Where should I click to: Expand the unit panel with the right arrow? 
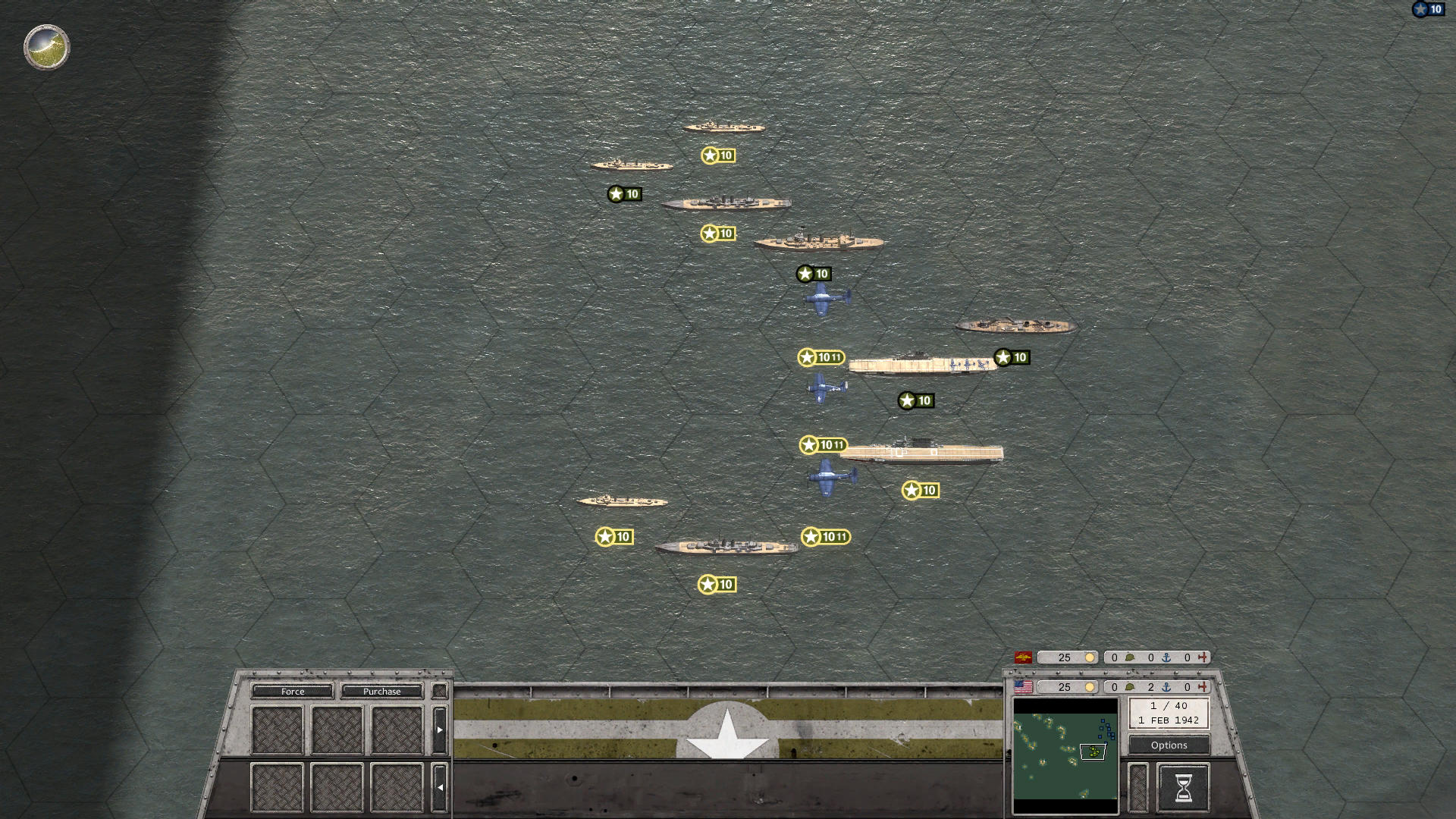[440, 728]
